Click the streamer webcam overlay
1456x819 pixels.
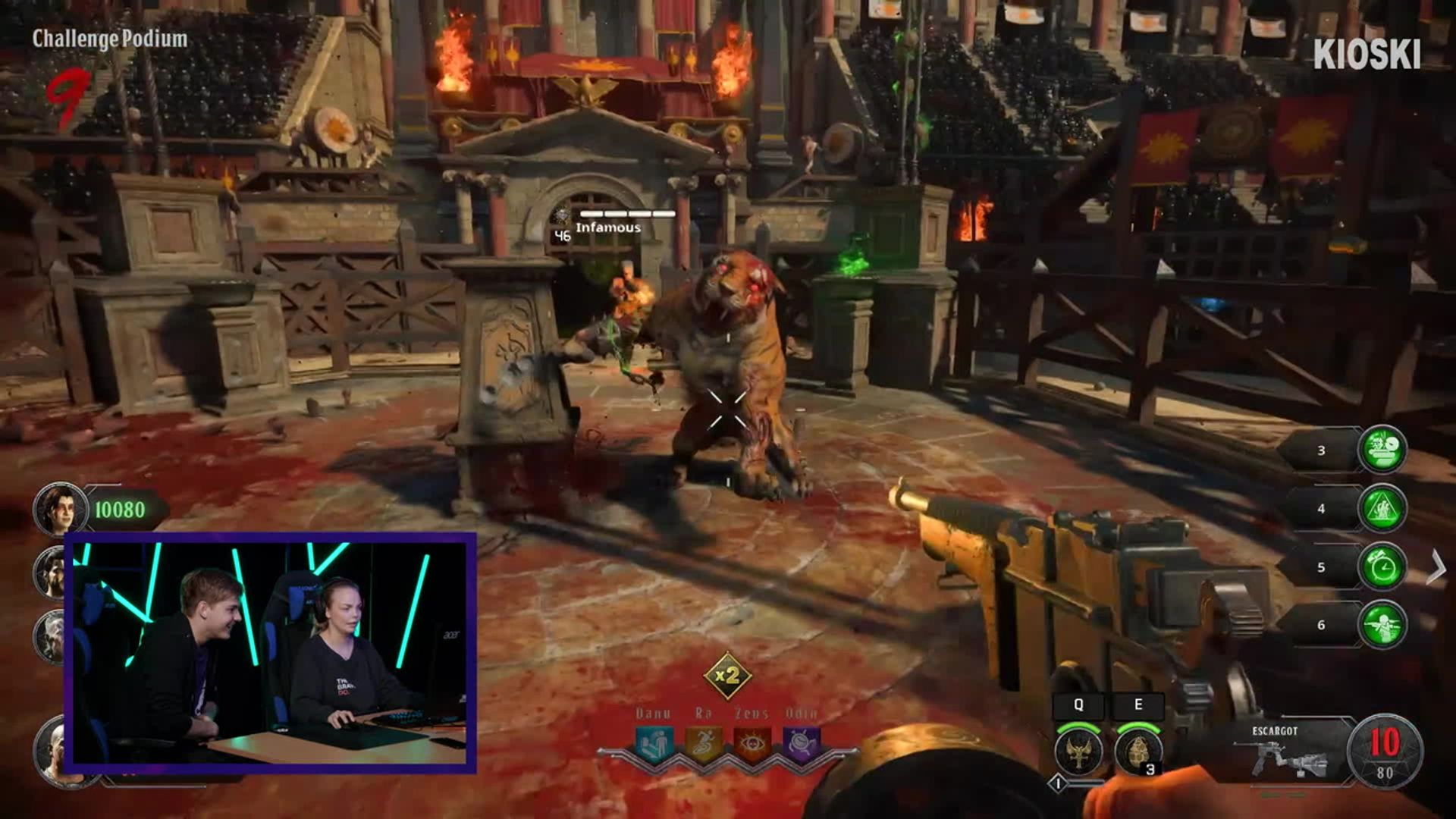[271, 653]
